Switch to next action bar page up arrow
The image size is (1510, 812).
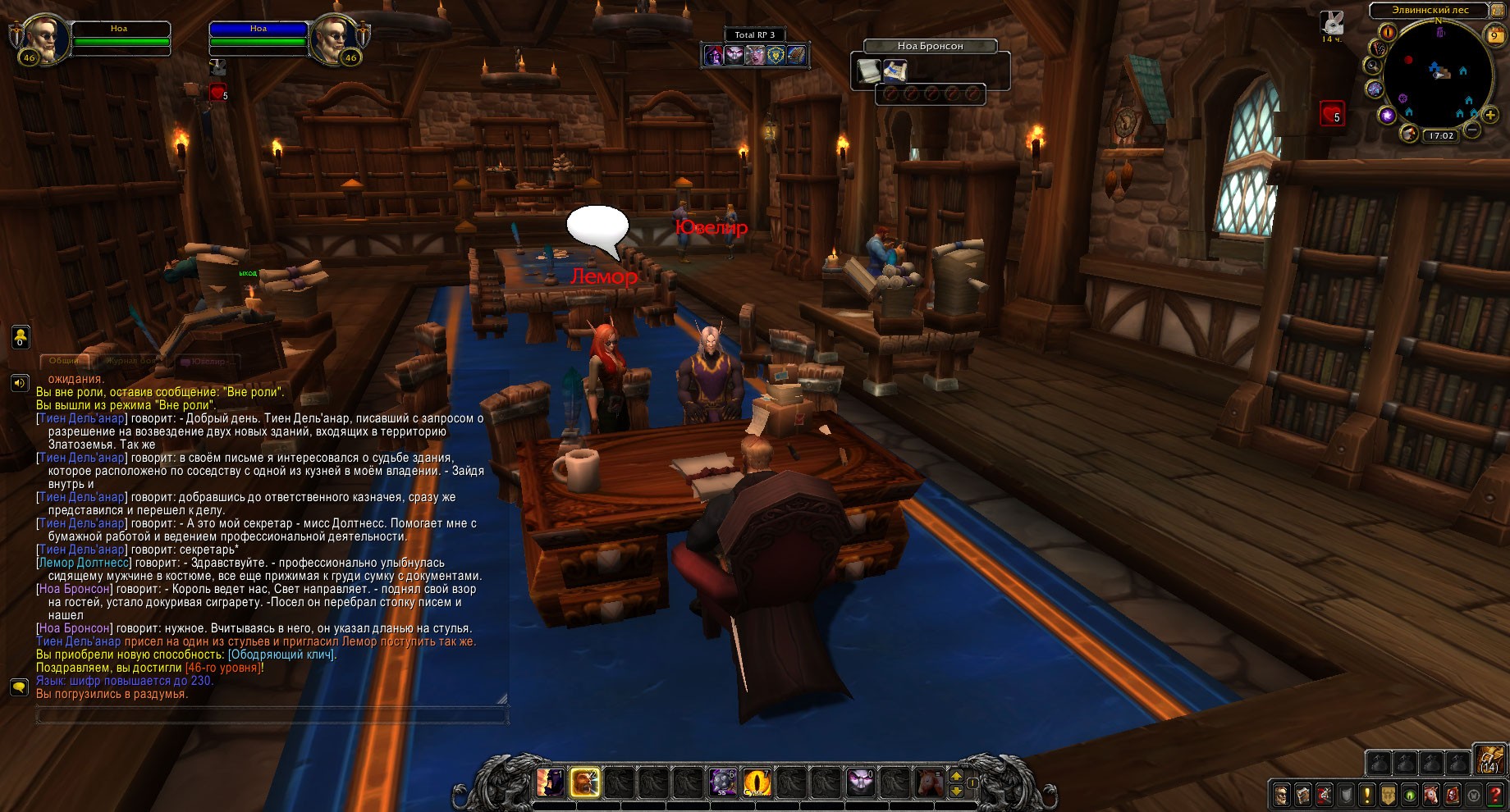pyautogui.click(x=956, y=775)
